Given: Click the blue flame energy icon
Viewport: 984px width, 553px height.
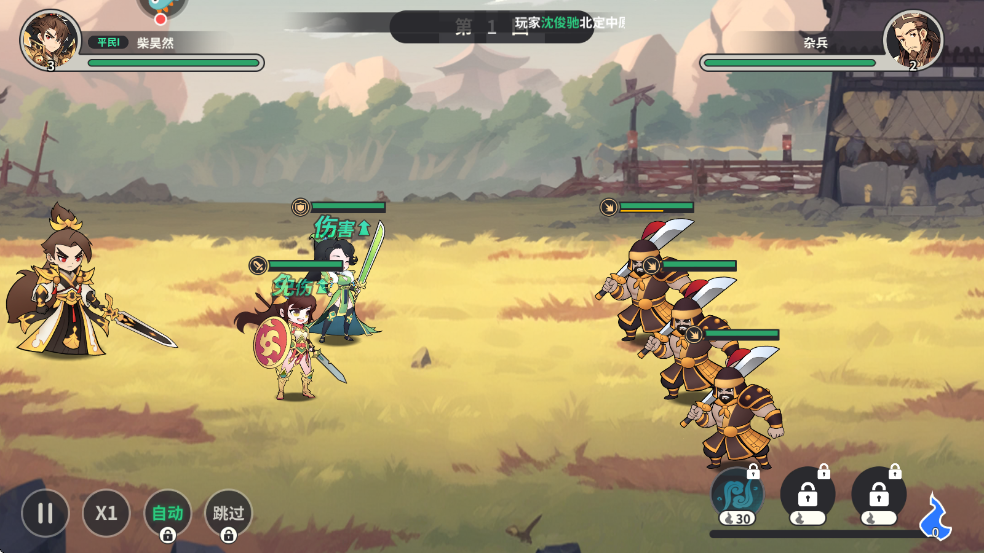Looking at the screenshot, I should (935, 514).
